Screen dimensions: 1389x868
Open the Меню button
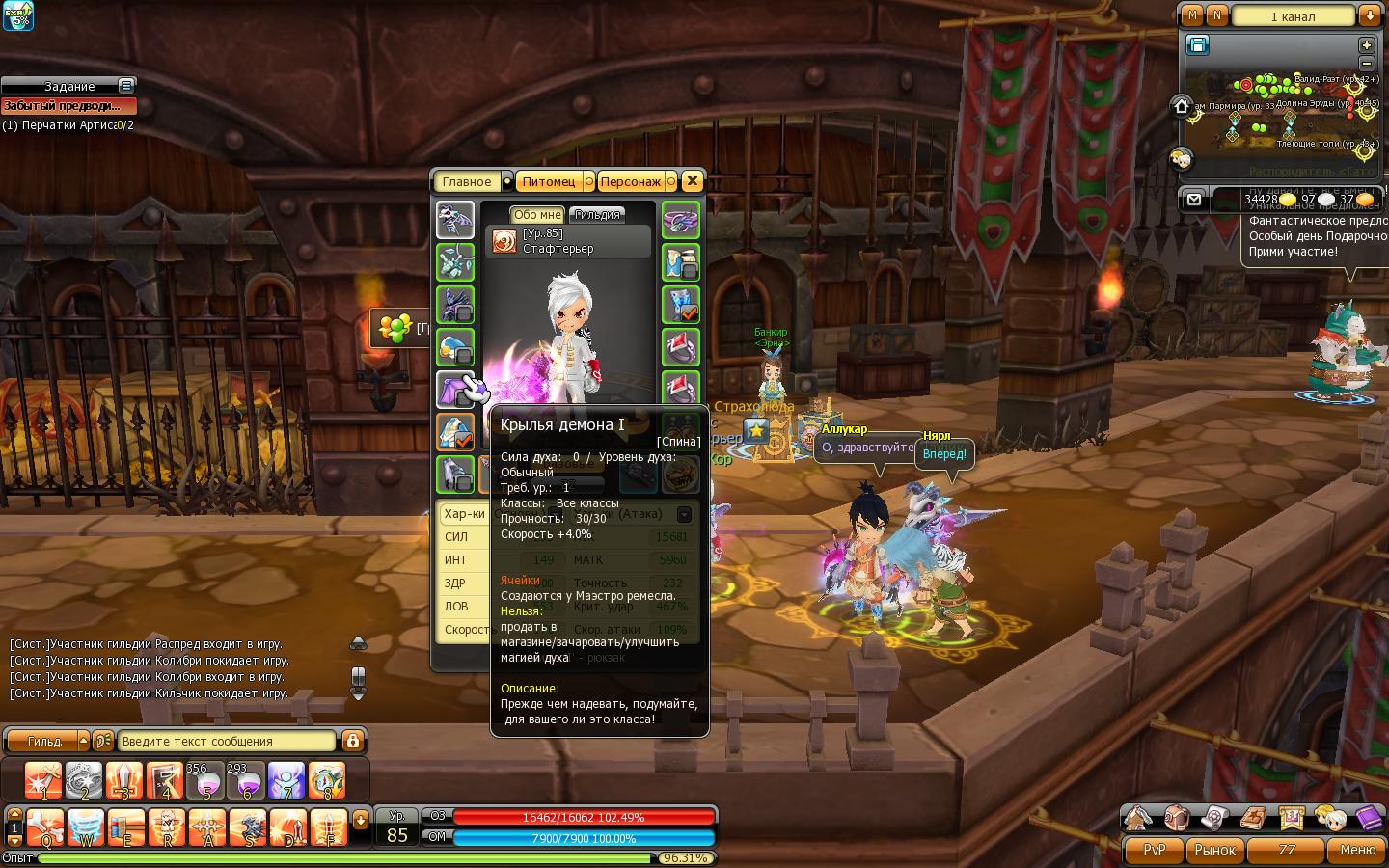pos(1356,850)
